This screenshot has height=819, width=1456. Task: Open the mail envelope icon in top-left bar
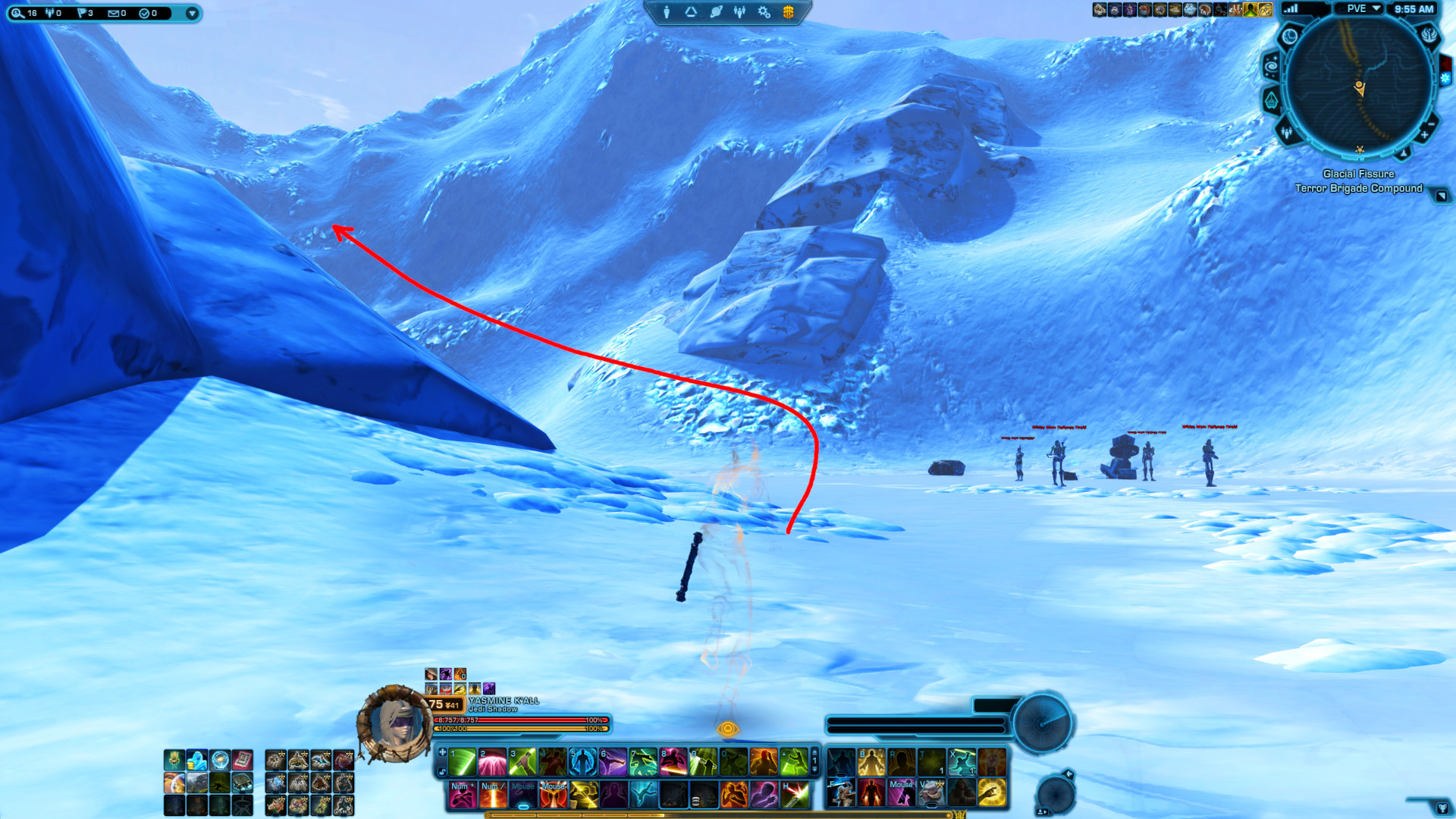click(114, 13)
